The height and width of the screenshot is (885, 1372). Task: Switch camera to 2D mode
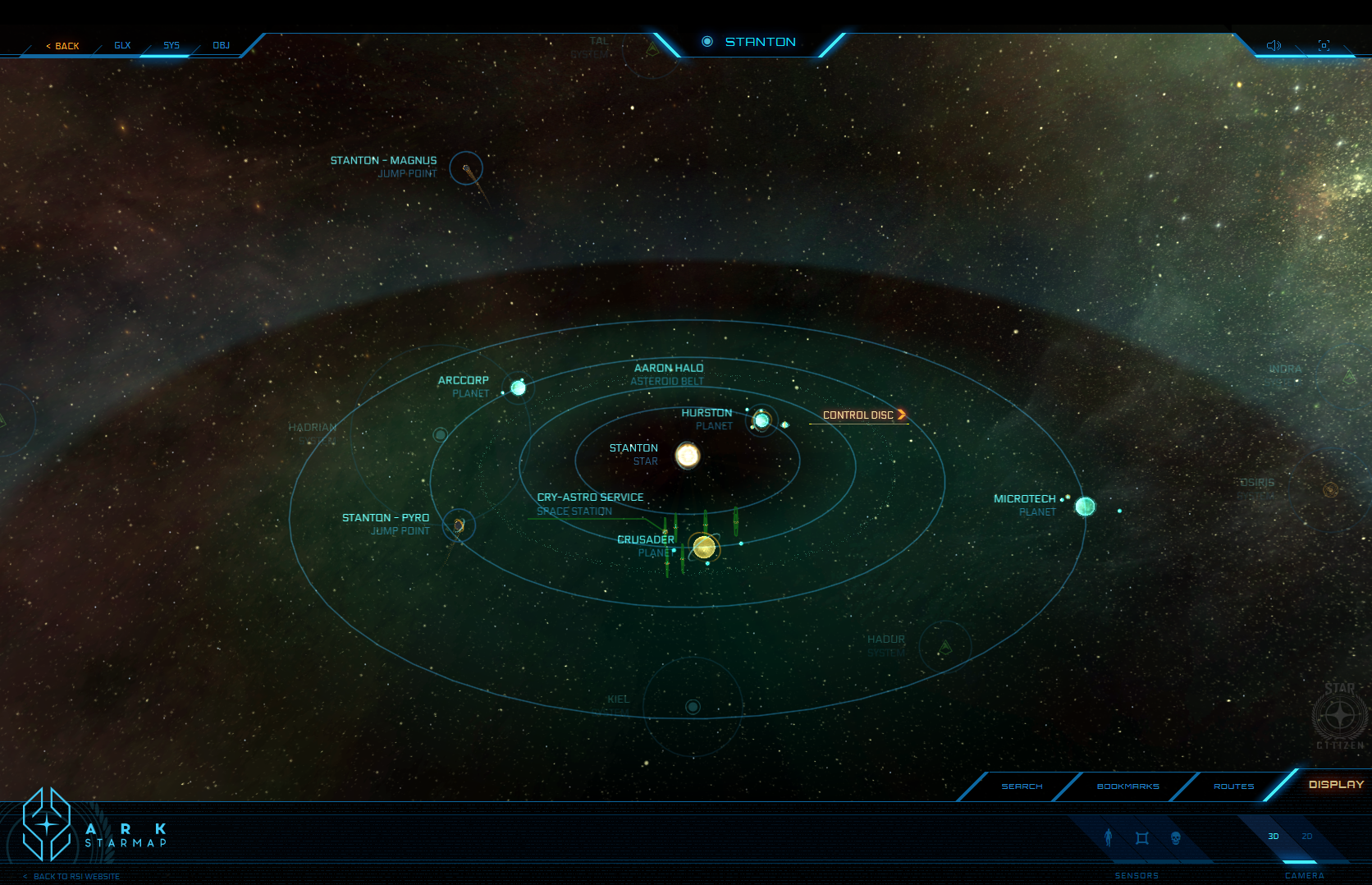(1306, 837)
